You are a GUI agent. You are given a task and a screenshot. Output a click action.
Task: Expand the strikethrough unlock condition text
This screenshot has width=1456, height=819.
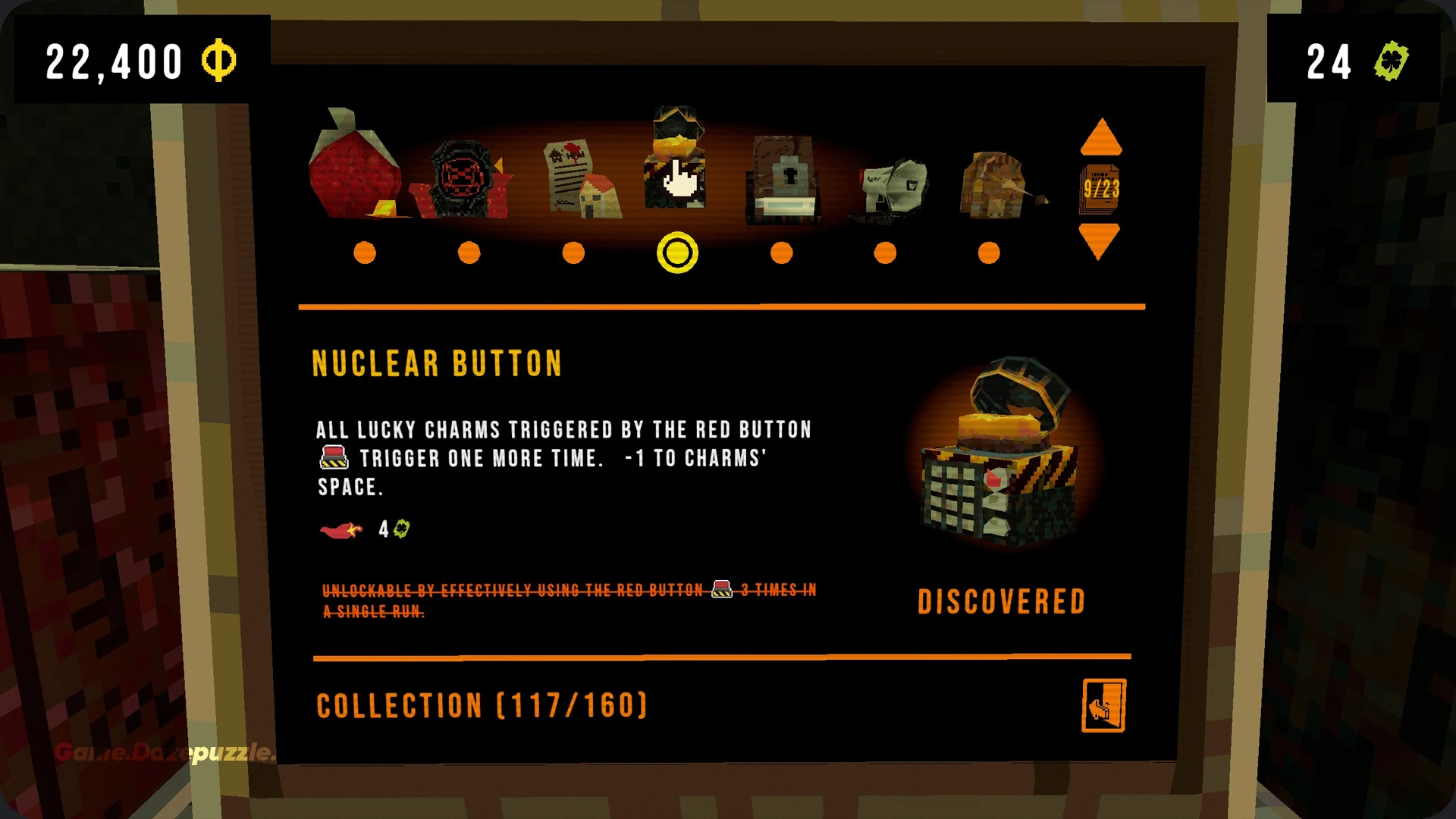coord(569,599)
